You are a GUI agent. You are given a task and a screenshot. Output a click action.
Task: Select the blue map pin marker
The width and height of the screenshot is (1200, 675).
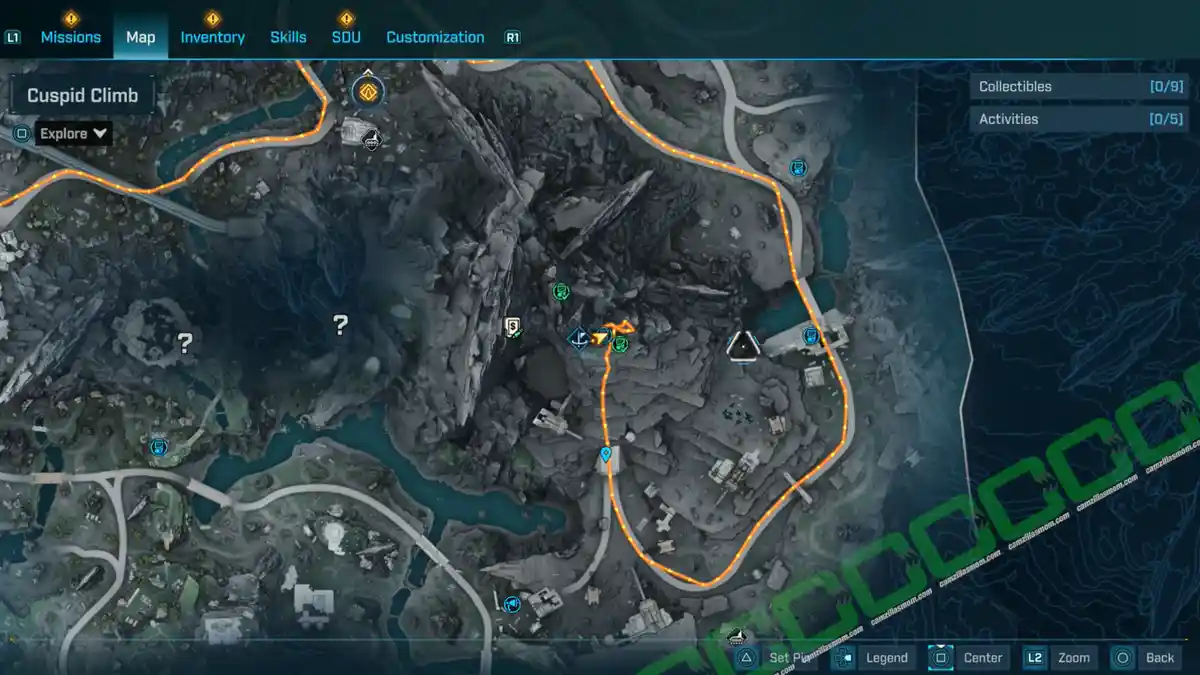(x=606, y=455)
